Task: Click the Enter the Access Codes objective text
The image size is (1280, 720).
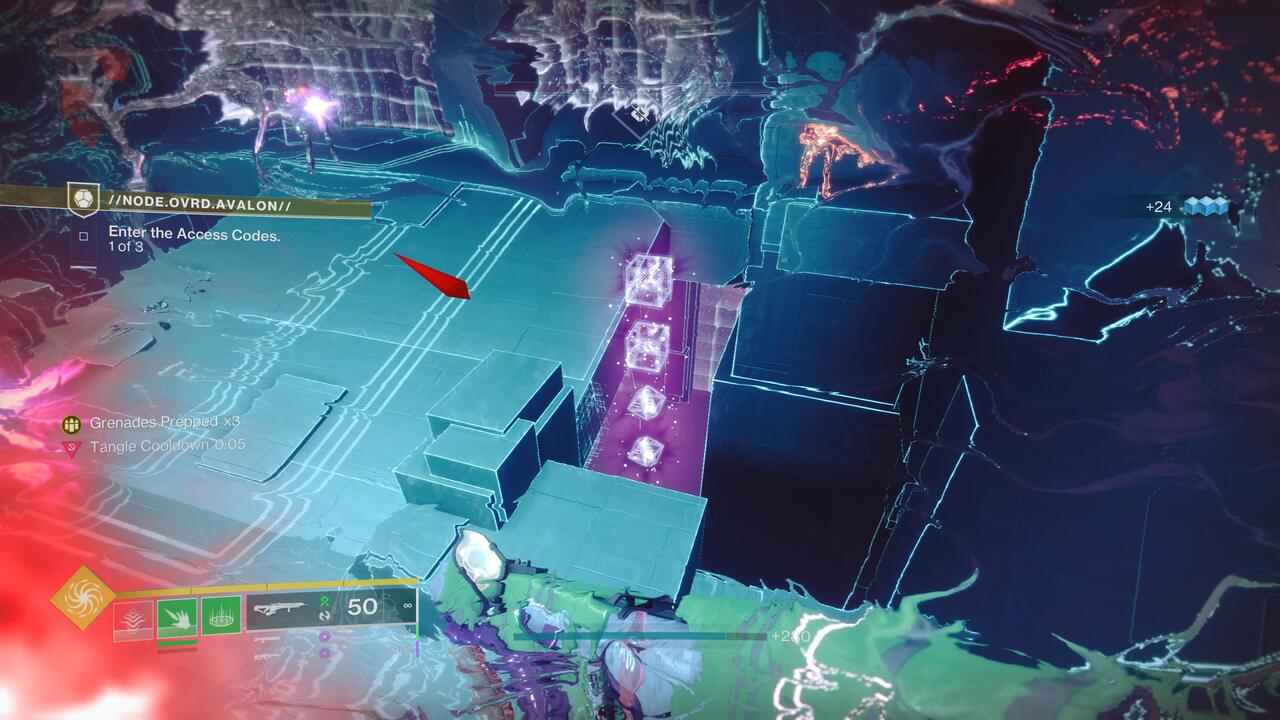Action: 192,233
